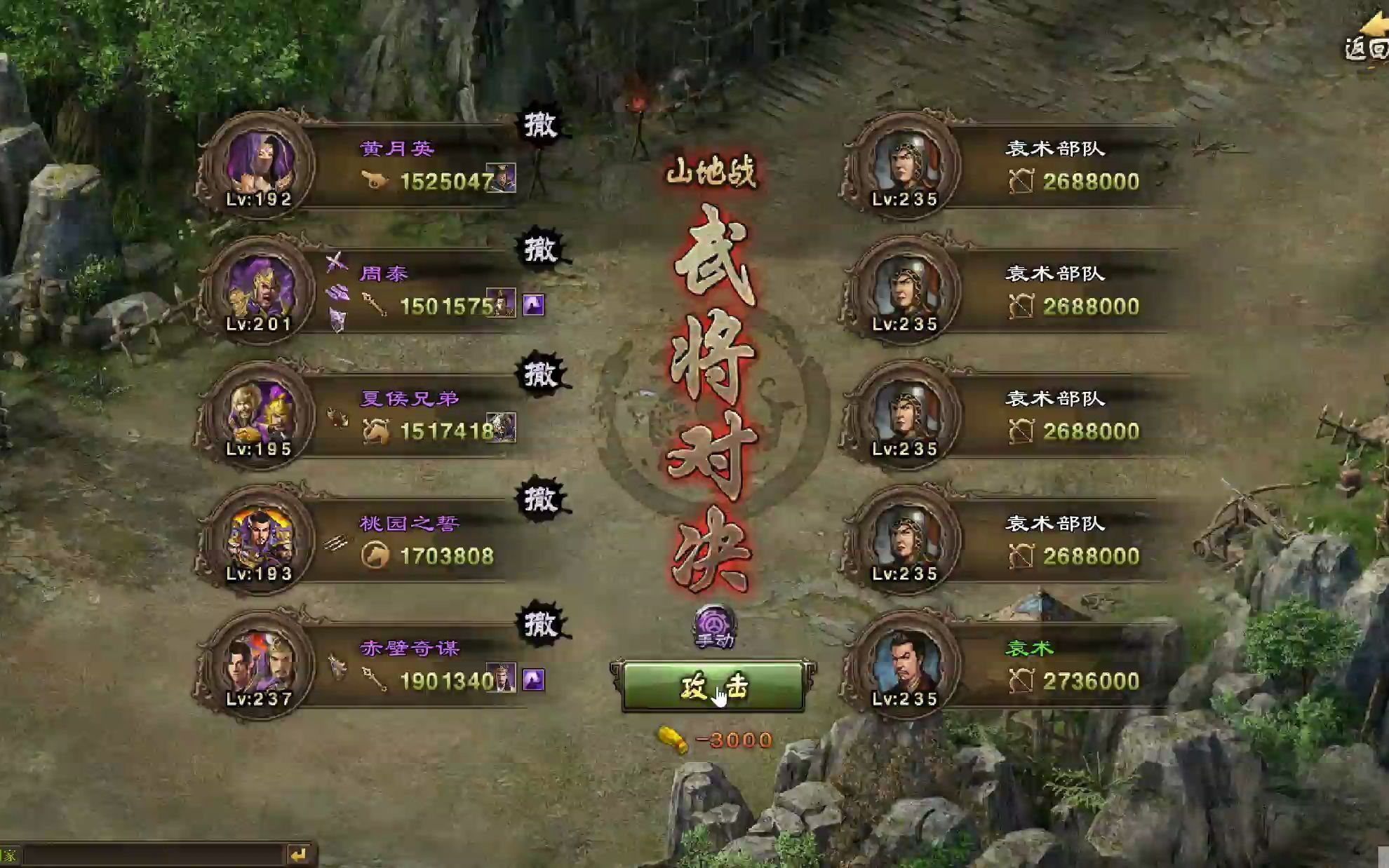Pick the 赤壁奇谋 portrait
This screenshot has width=1389, height=868.
point(260,665)
